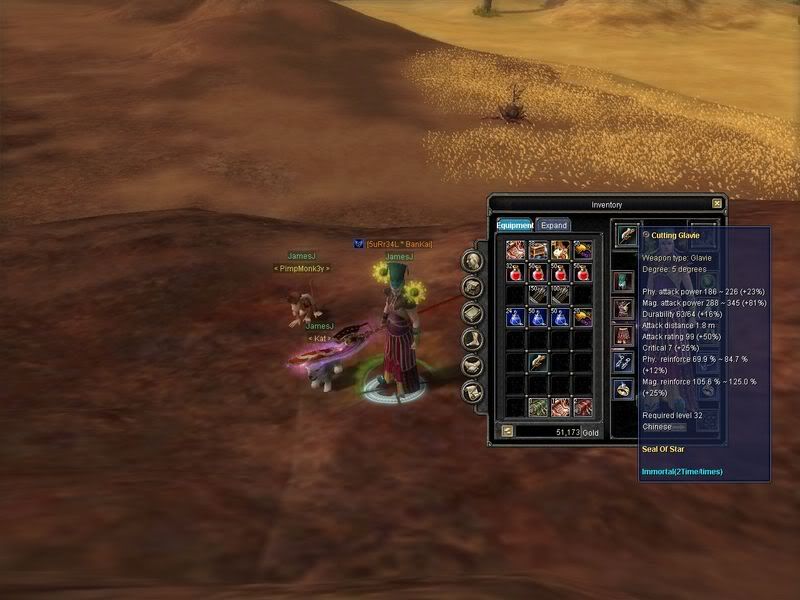Open the Expand tab
The image size is (800, 600).
coord(553,225)
